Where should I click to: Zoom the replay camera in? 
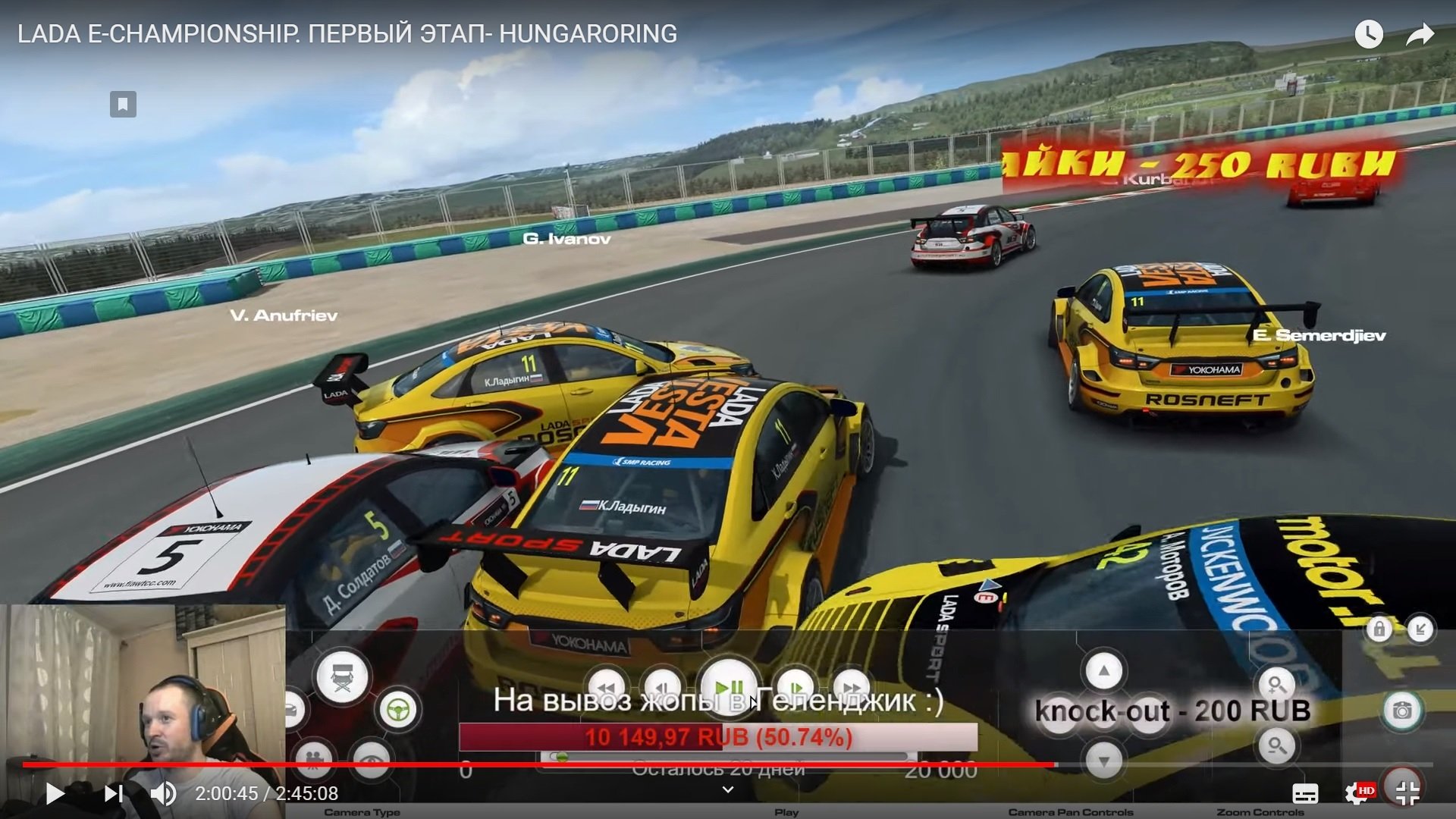point(1276,685)
